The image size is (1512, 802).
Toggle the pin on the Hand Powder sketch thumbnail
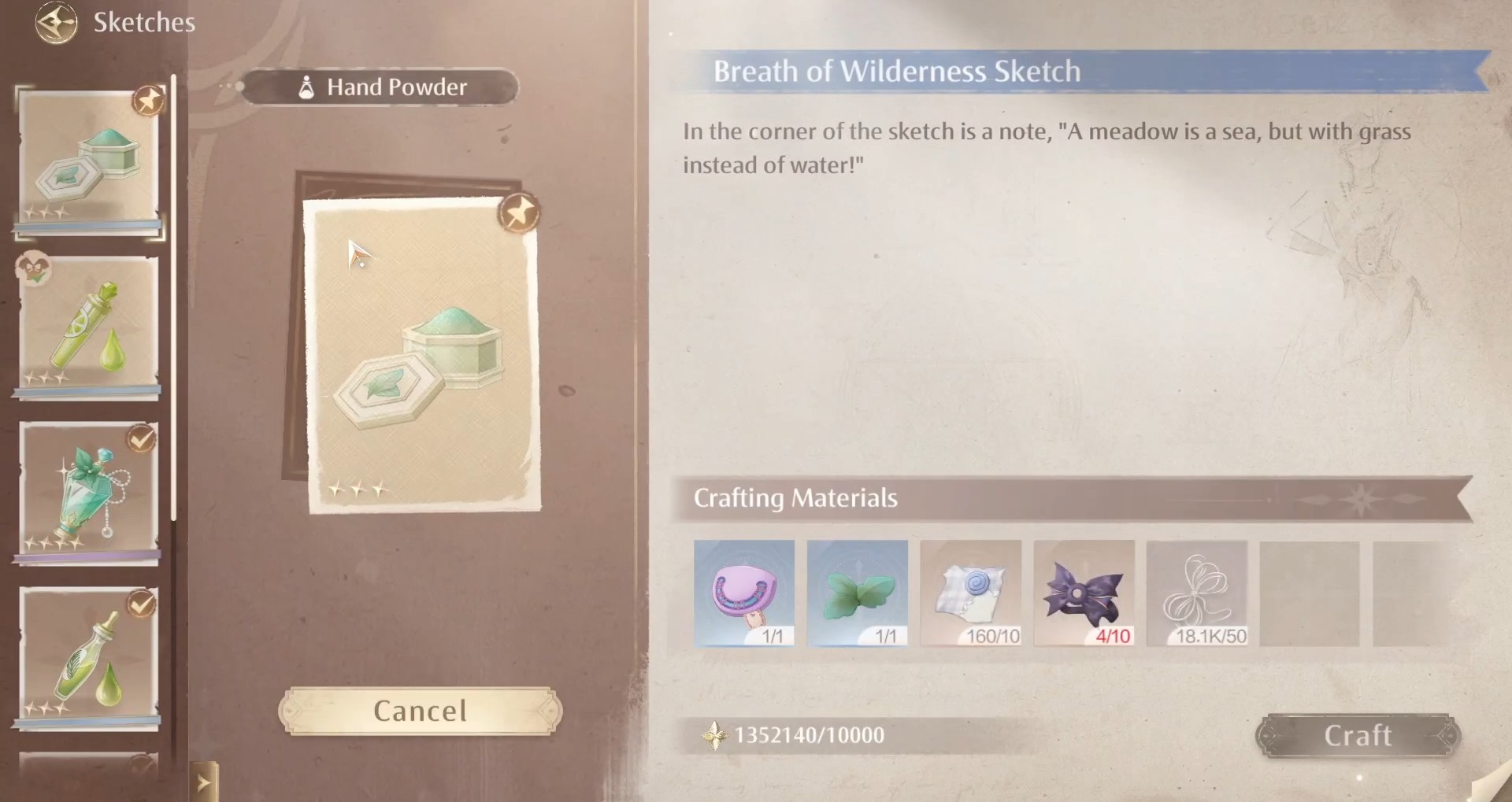tap(148, 101)
